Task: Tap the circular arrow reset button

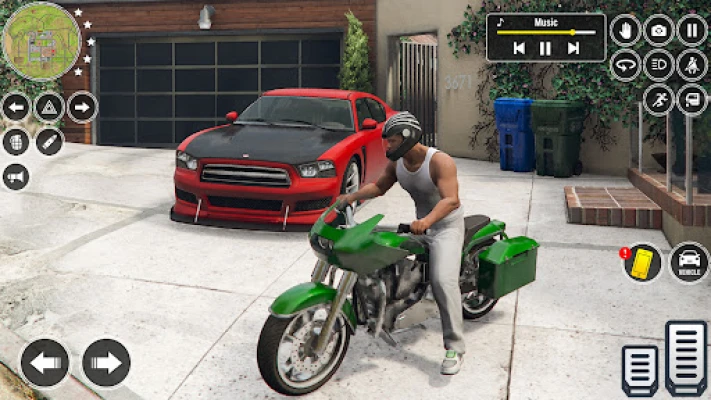Action: tap(626, 65)
